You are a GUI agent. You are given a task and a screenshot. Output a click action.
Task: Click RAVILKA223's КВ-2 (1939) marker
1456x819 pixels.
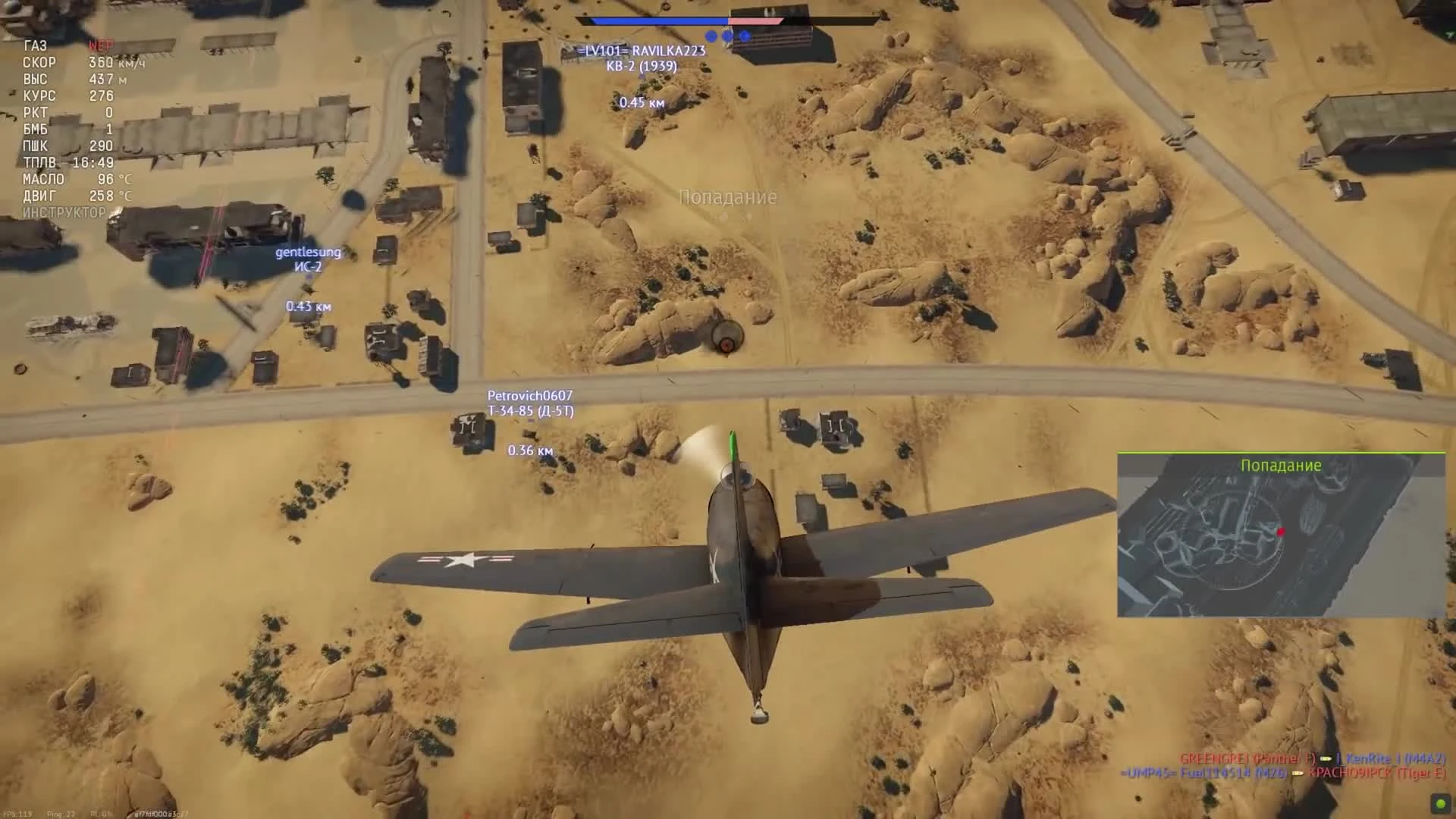(x=642, y=58)
